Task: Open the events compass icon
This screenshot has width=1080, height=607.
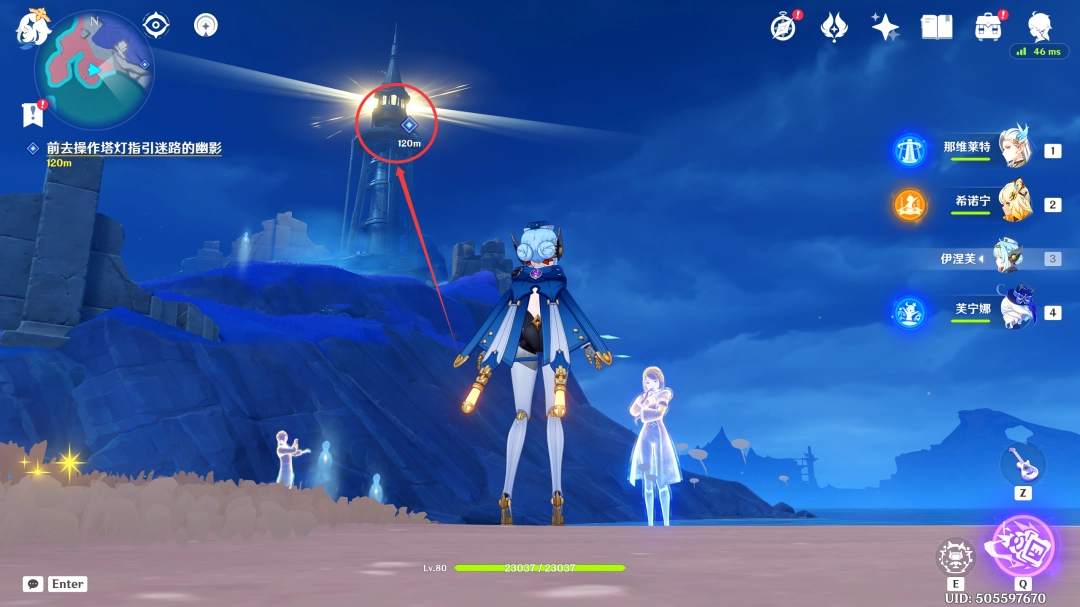Action: coord(784,27)
